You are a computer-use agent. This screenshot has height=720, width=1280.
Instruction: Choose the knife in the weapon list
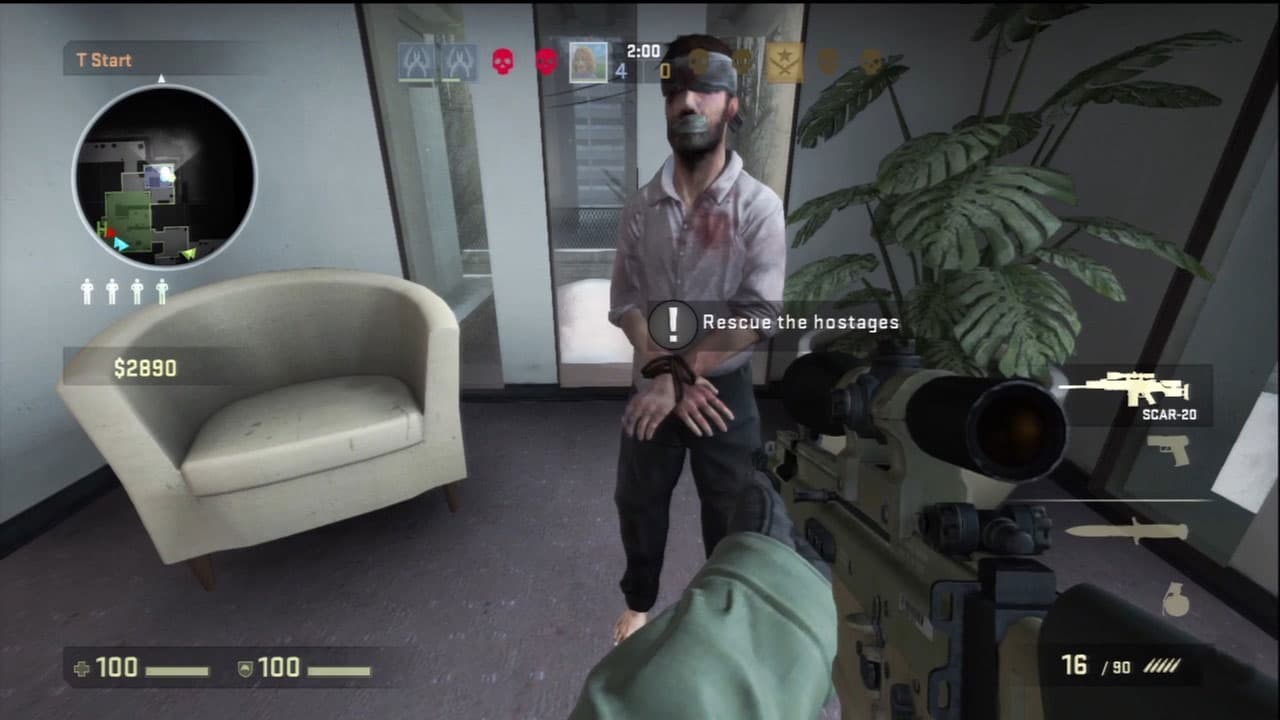pyautogui.click(x=1126, y=530)
